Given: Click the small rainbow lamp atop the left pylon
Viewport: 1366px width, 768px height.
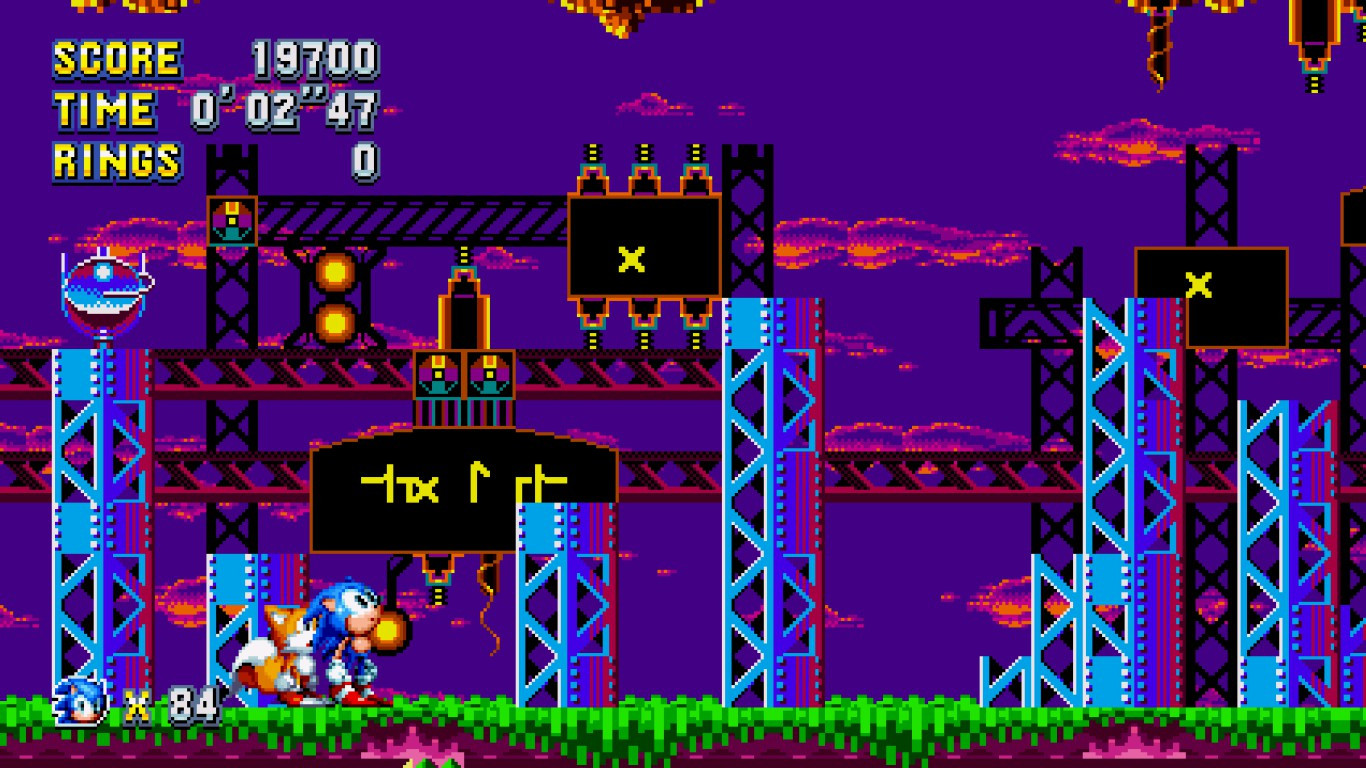Looking at the screenshot, I should click(233, 218).
